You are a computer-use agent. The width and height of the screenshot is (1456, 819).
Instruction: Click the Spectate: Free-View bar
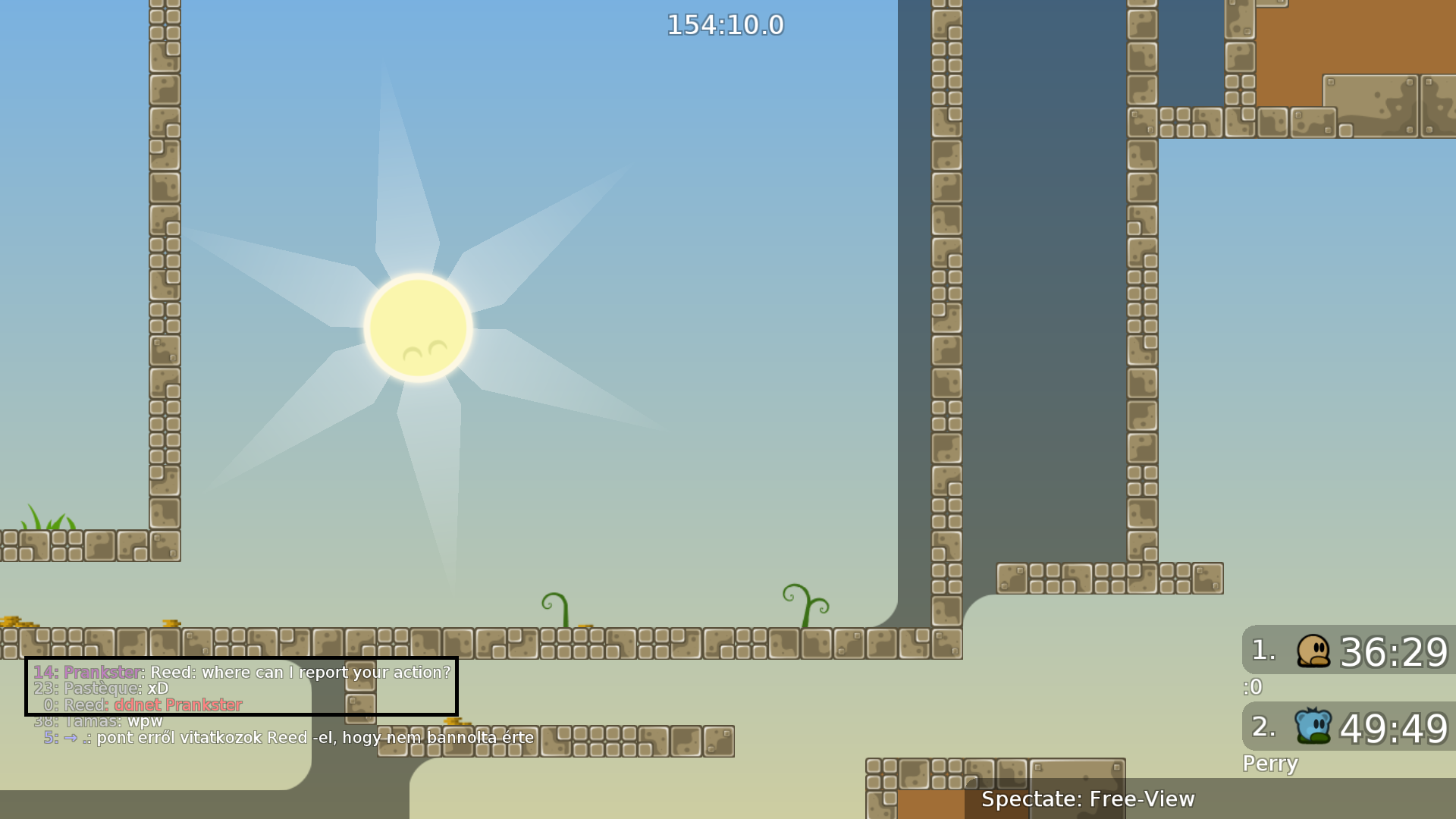tap(1088, 799)
